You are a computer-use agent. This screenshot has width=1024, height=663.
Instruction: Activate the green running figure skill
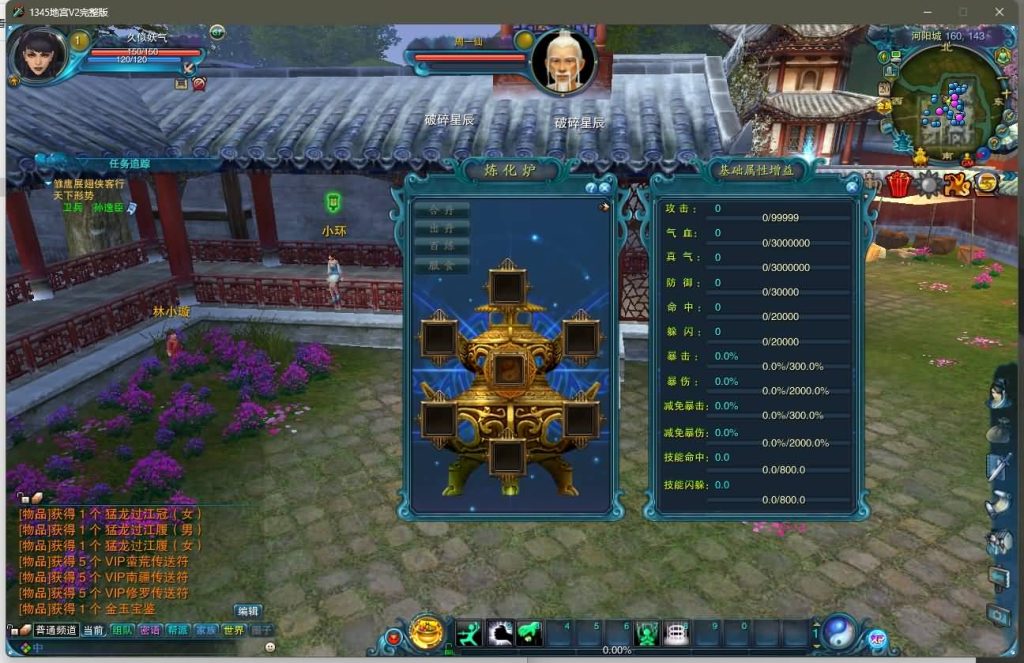click(x=470, y=633)
